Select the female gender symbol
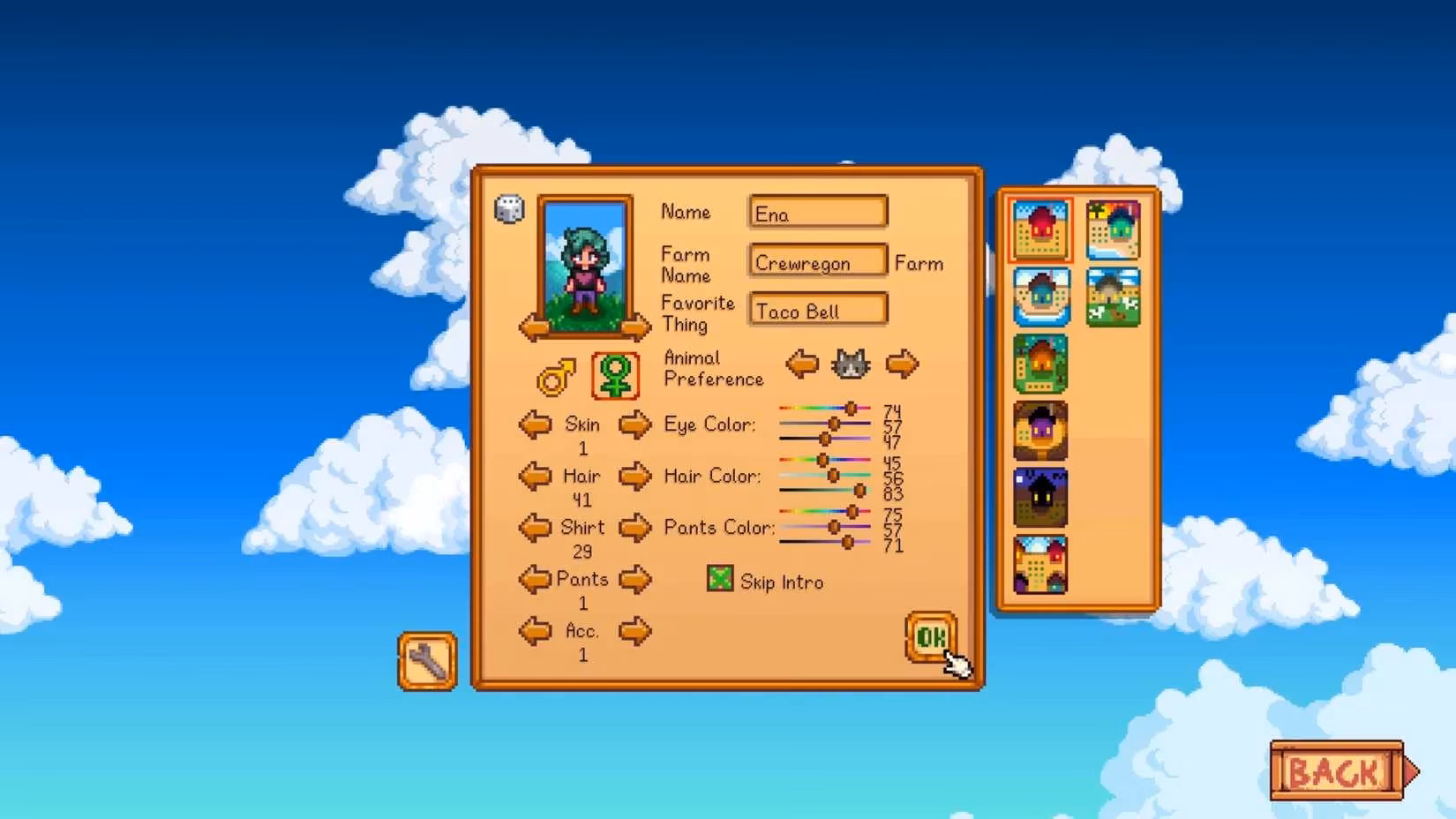Screen dimensions: 1456x819 tap(615, 376)
